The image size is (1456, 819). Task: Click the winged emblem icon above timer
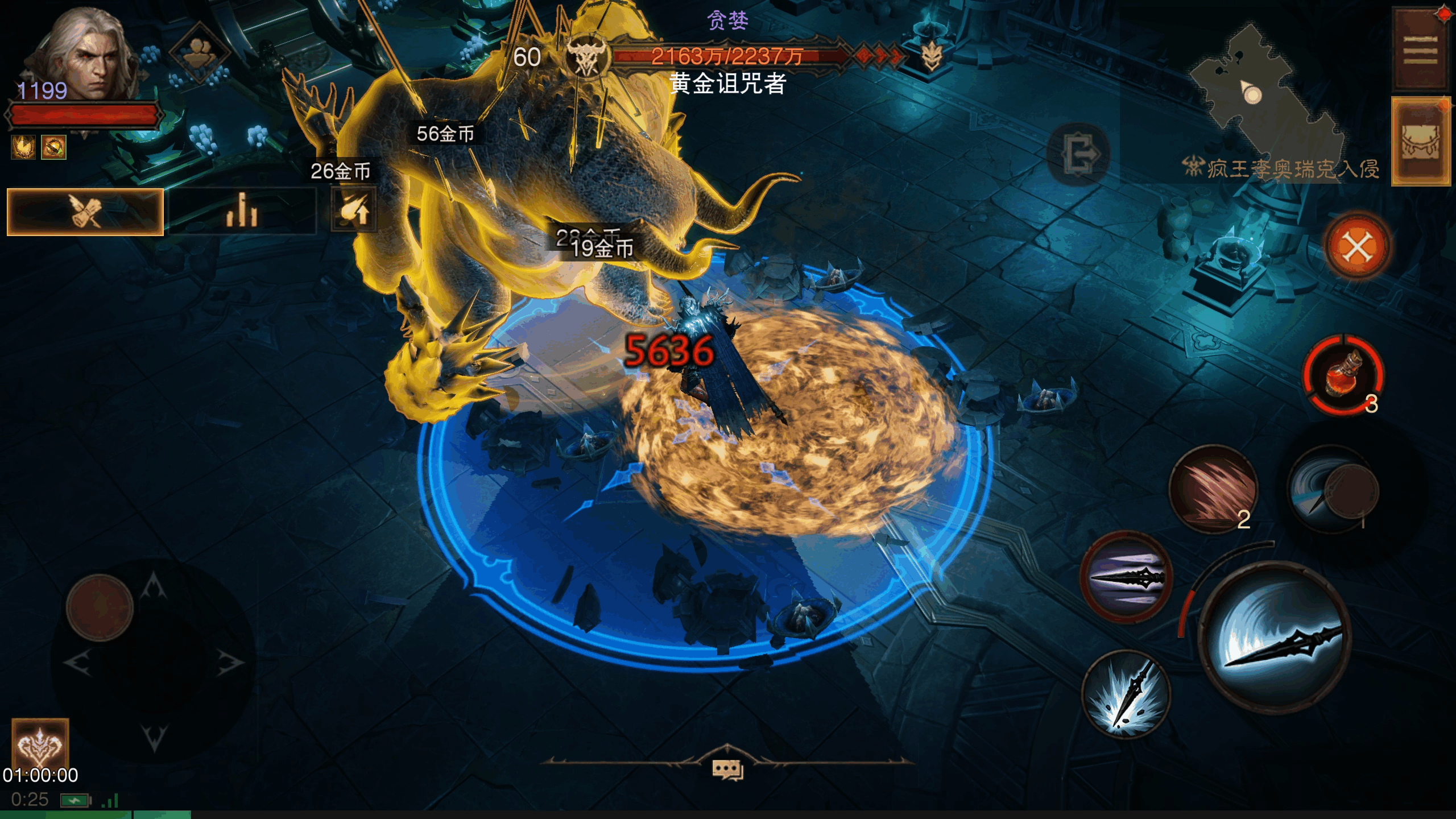(x=40, y=742)
